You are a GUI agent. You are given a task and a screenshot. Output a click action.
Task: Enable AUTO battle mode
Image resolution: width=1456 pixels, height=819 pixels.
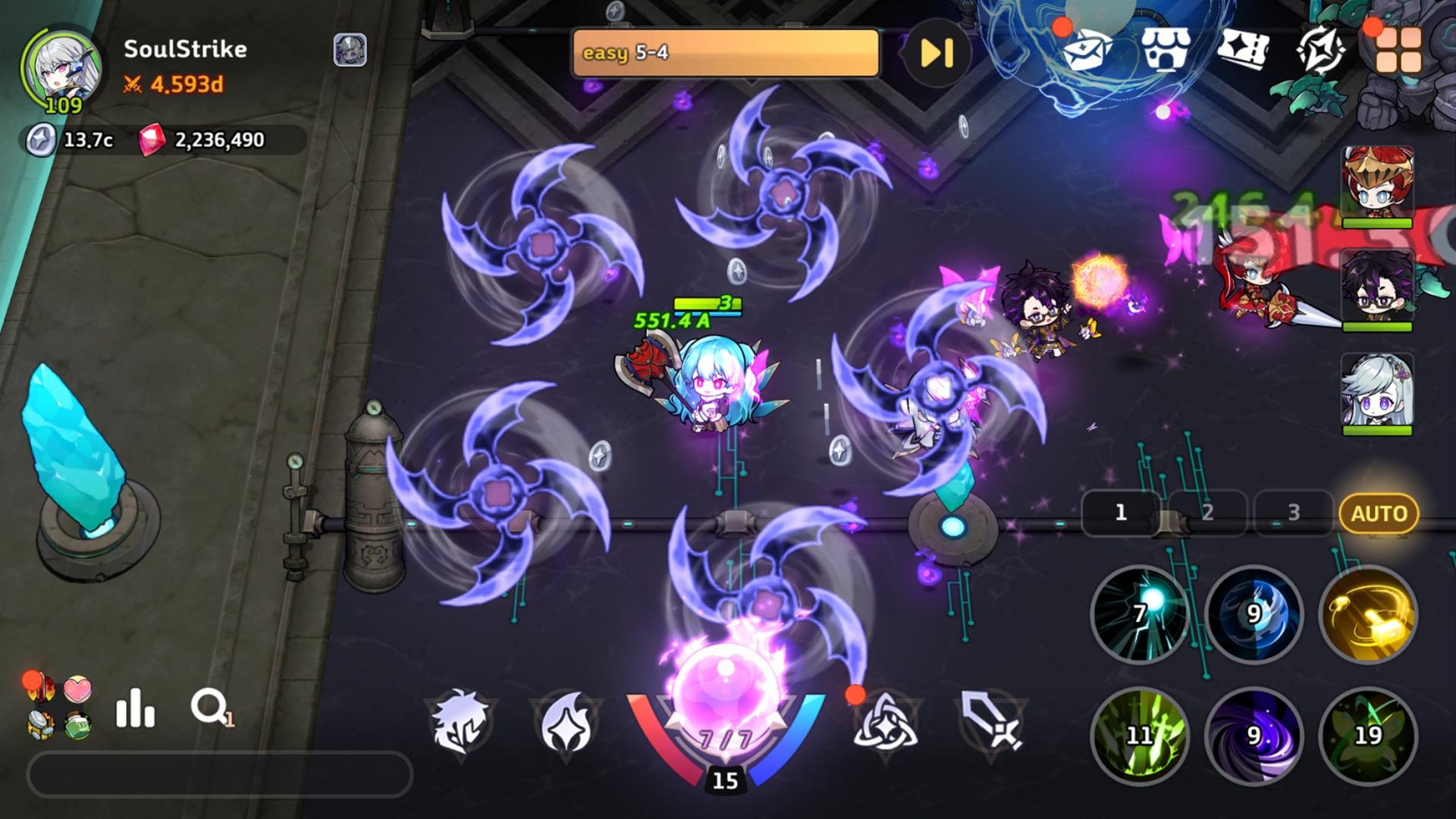(x=1379, y=514)
